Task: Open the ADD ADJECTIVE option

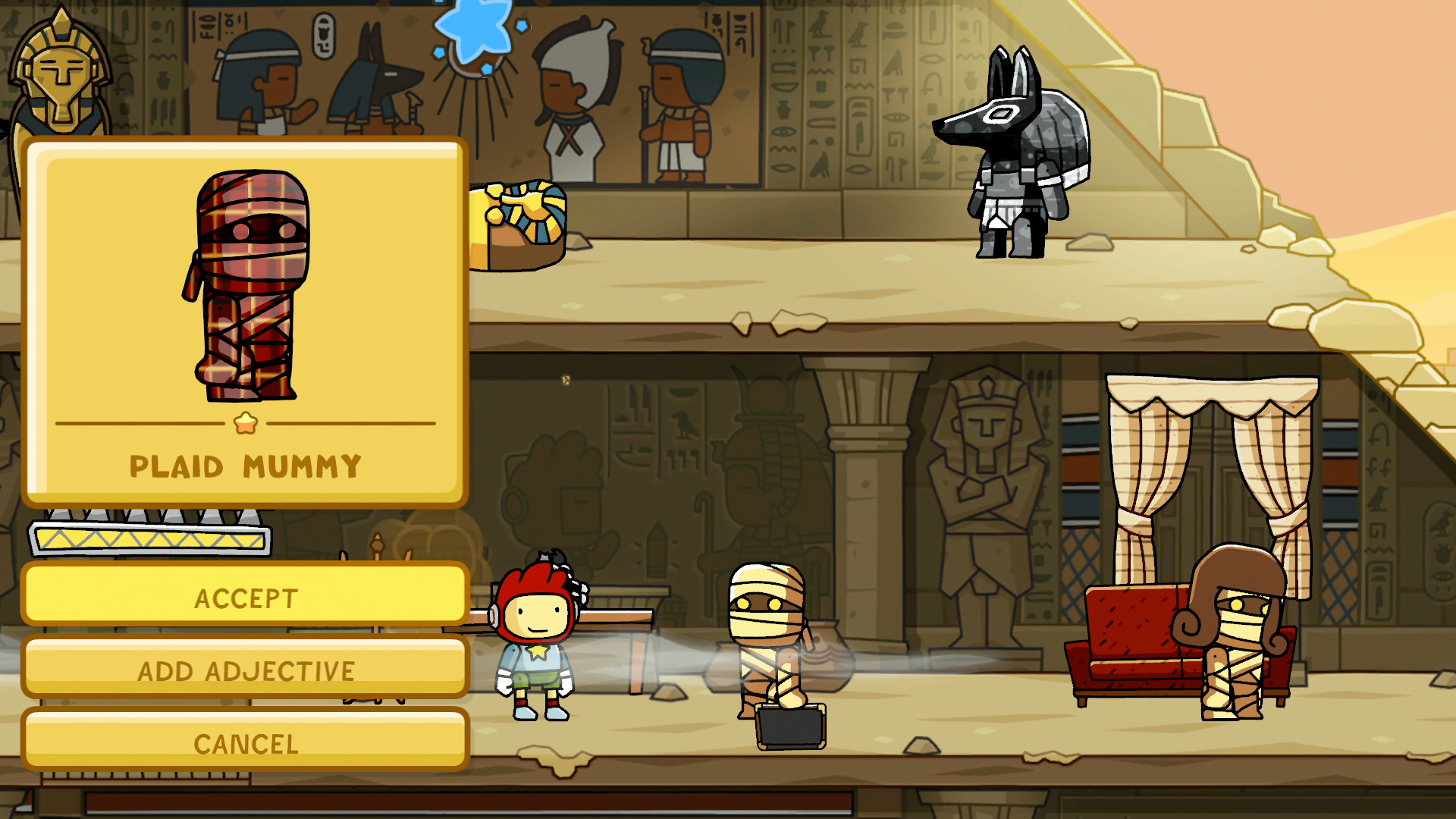Action: point(245,670)
